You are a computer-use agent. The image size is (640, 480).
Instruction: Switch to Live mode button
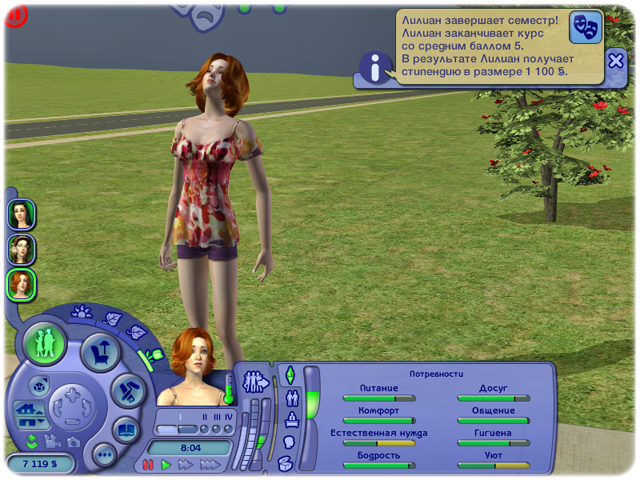[x=45, y=343]
